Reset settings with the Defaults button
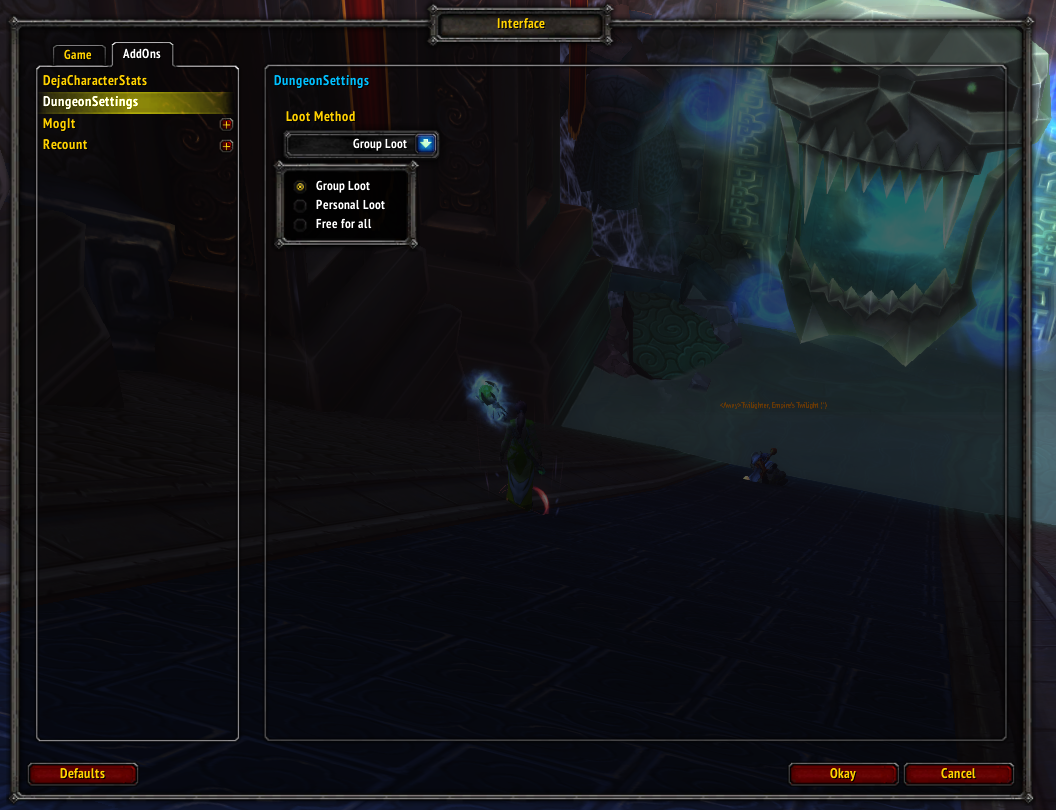This screenshot has height=810, width=1056. point(82,773)
